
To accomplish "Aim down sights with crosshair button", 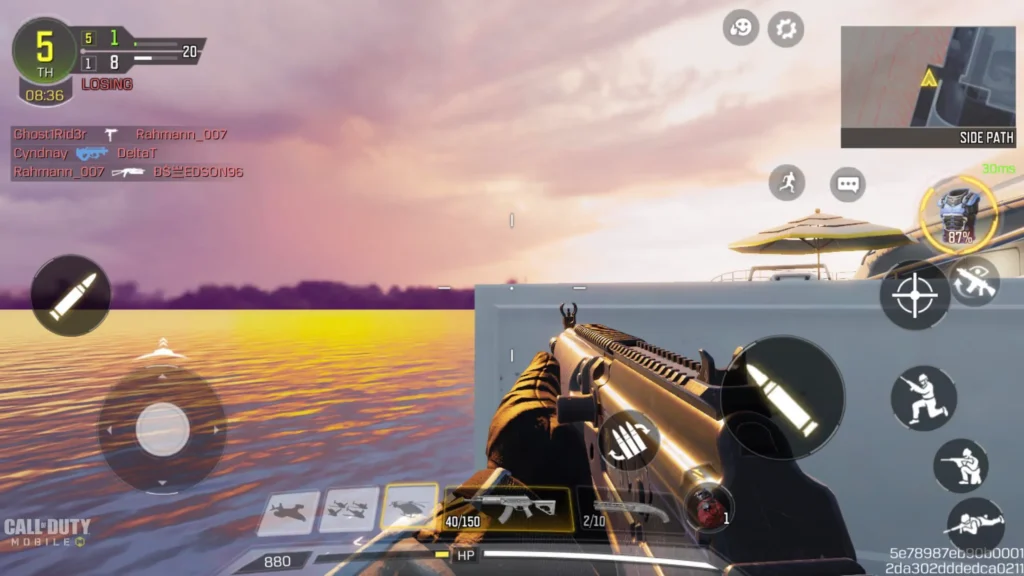I will click(915, 295).
